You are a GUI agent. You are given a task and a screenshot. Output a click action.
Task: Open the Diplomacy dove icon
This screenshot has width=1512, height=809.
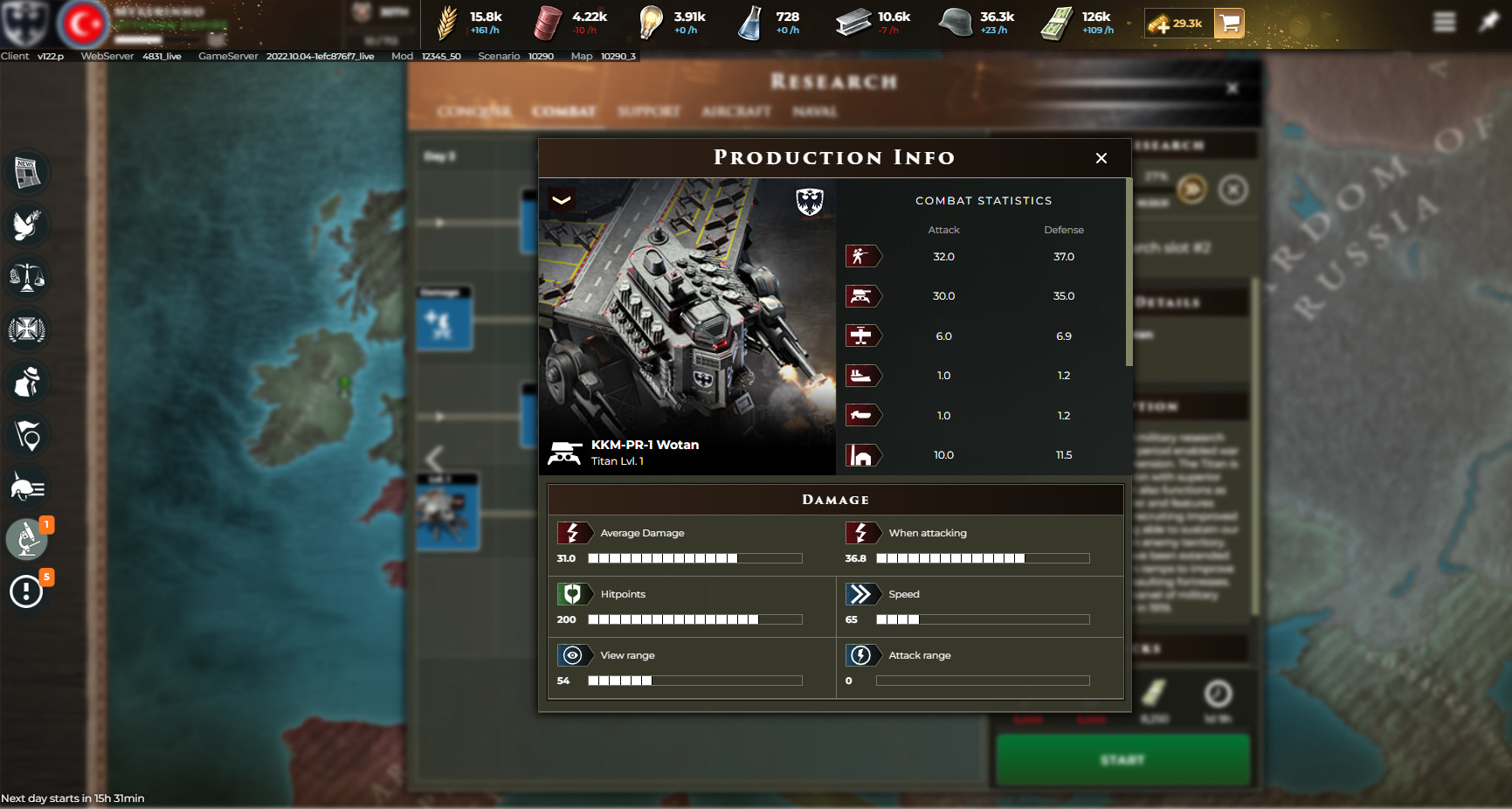(x=27, y=225)
